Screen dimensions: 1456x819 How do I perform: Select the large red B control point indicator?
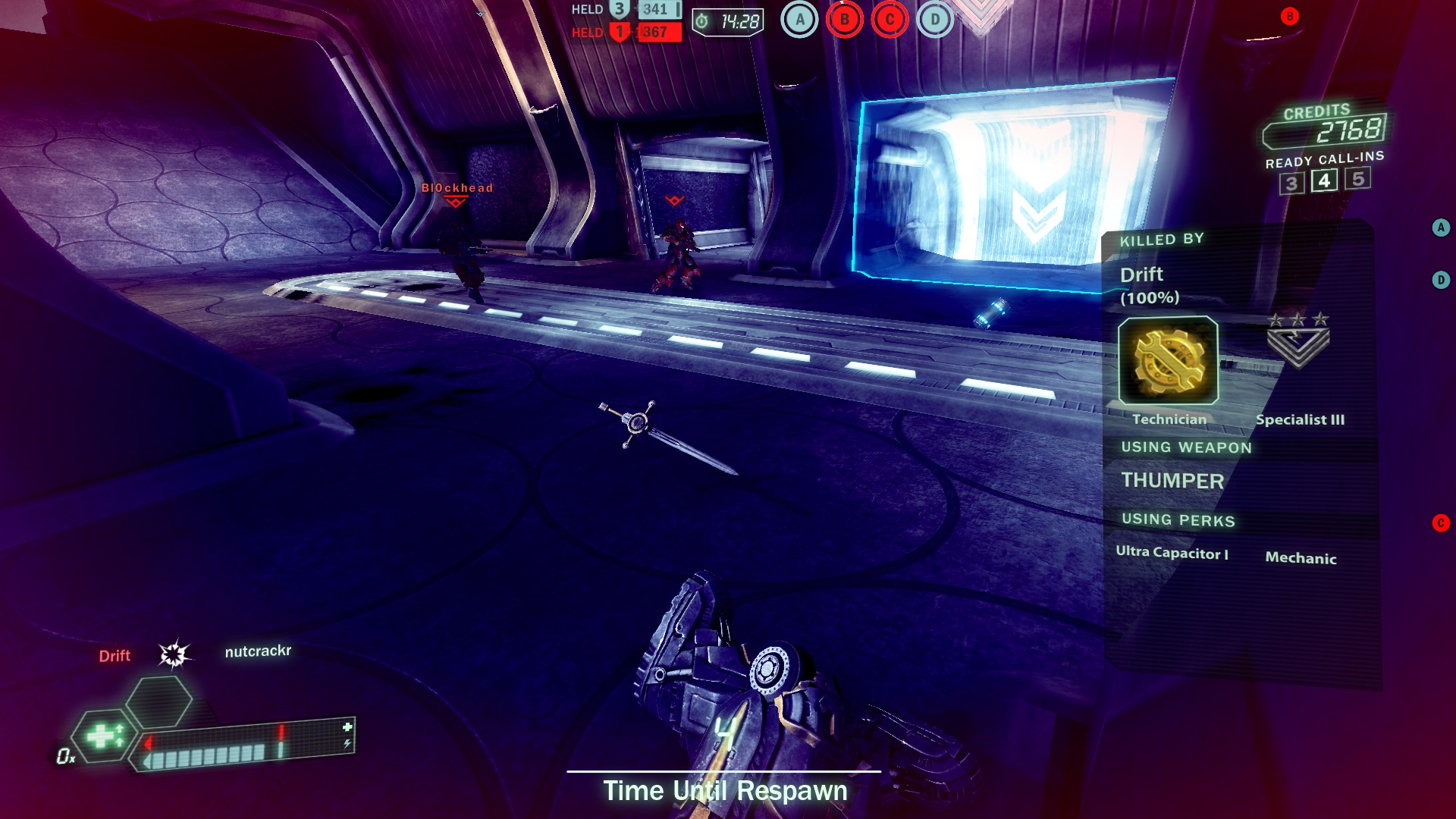pyautogui.click(x=844, y=20)
